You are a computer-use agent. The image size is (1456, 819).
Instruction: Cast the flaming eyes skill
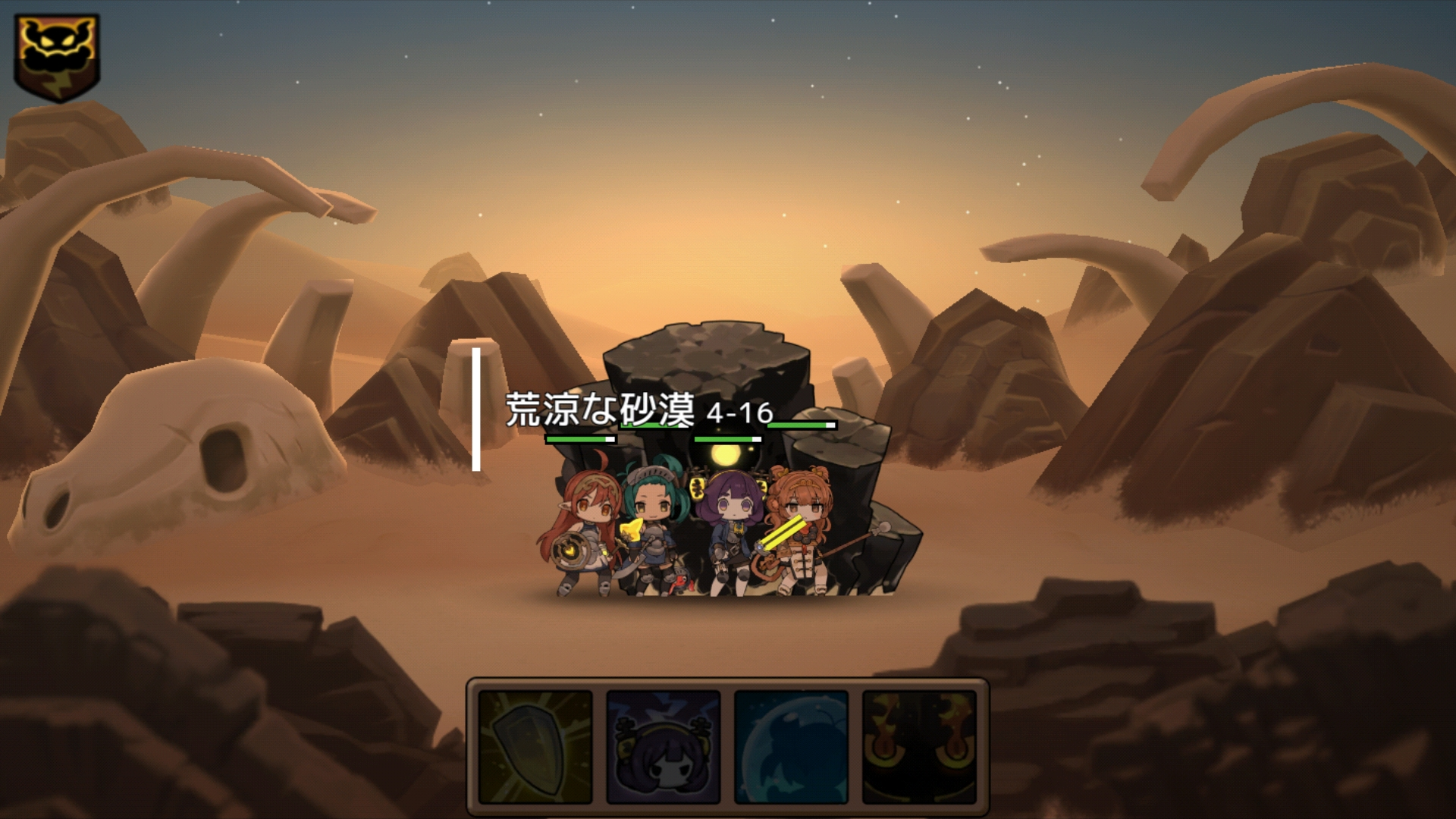(919, 747)
